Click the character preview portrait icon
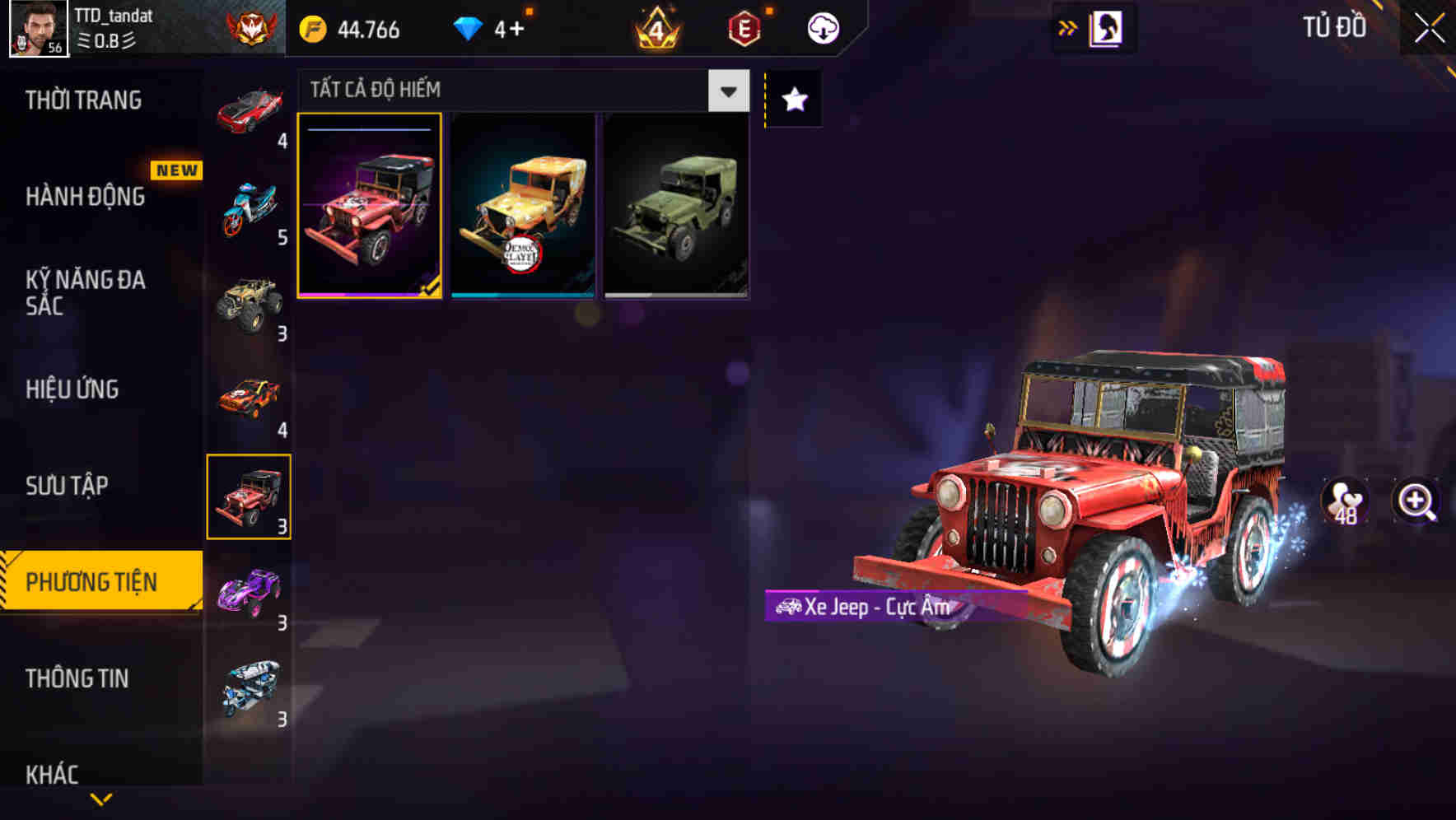The image size is (1456, 820). [x=1104, y=26]
